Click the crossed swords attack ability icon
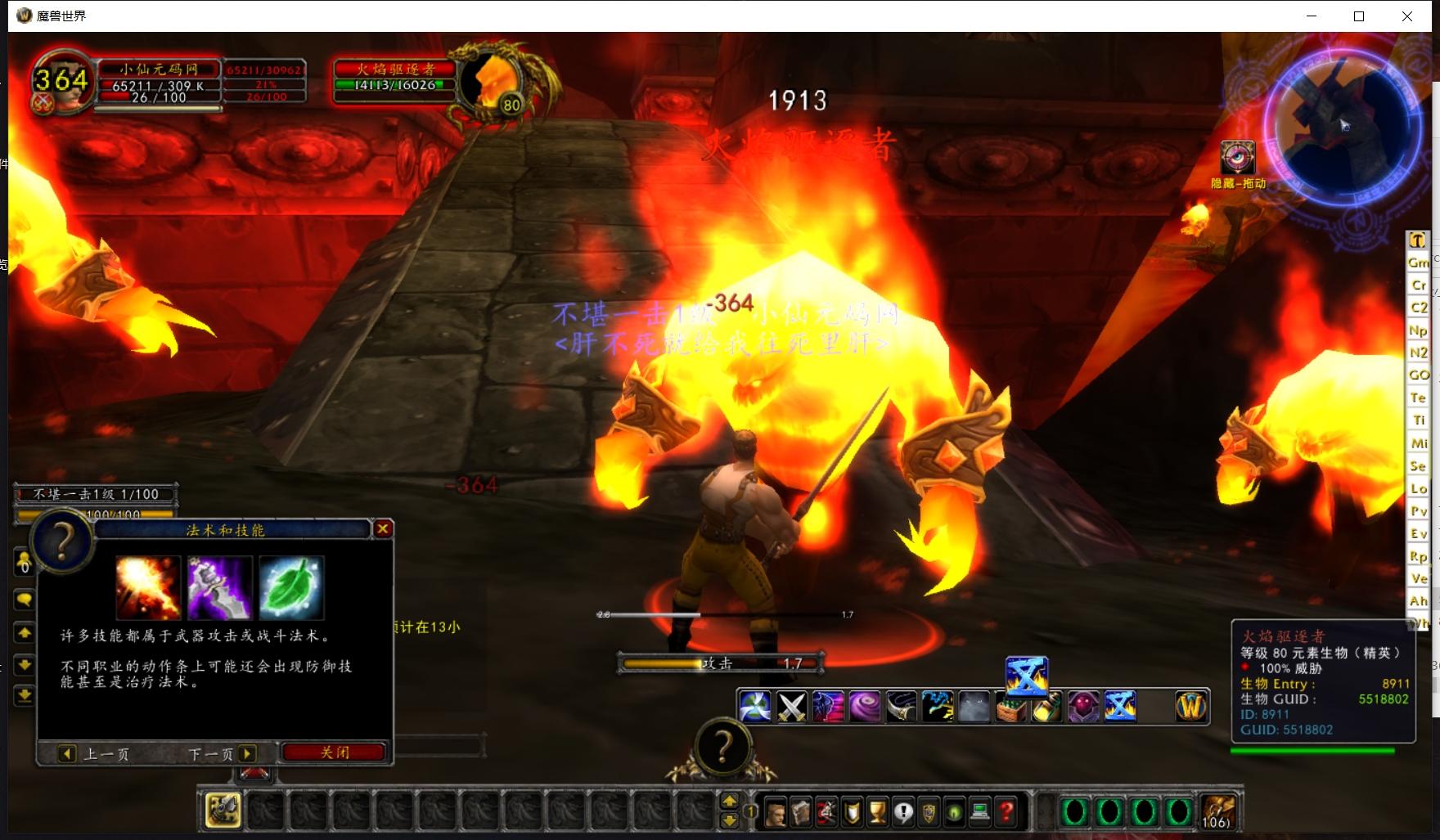Image resolution: width=1440 pixels, height=840 pixels. tap(791, 707)
